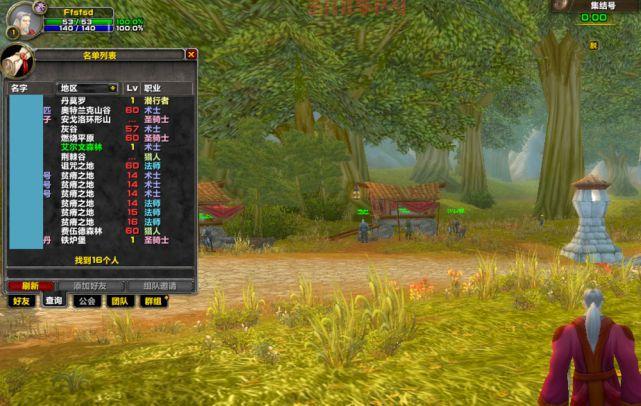Select the 铁炉堡 level 1 圣骑士 row

coord(100,240)
